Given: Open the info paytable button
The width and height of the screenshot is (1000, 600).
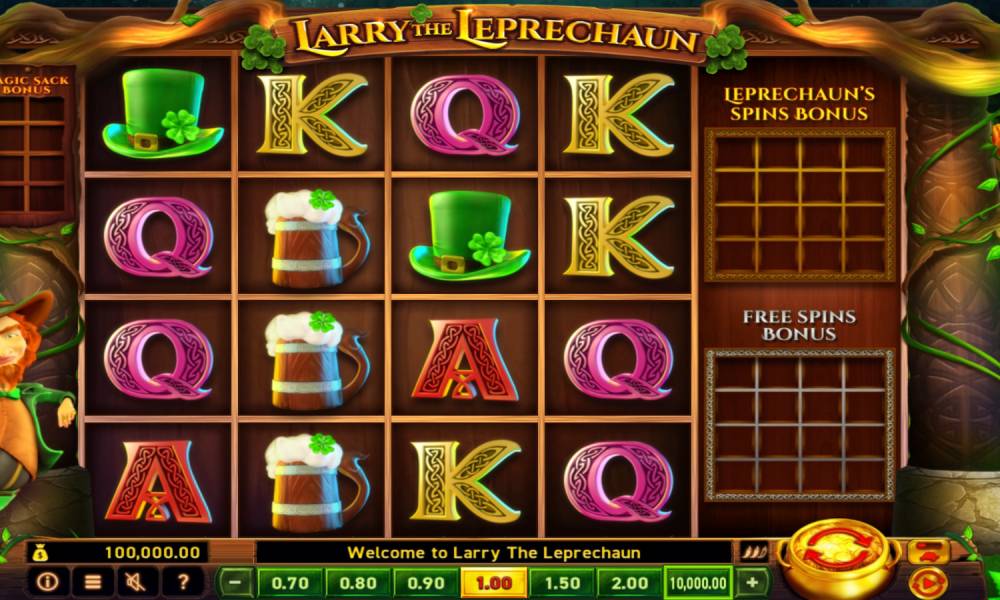Looking at the screenshot, I should 47,581.
